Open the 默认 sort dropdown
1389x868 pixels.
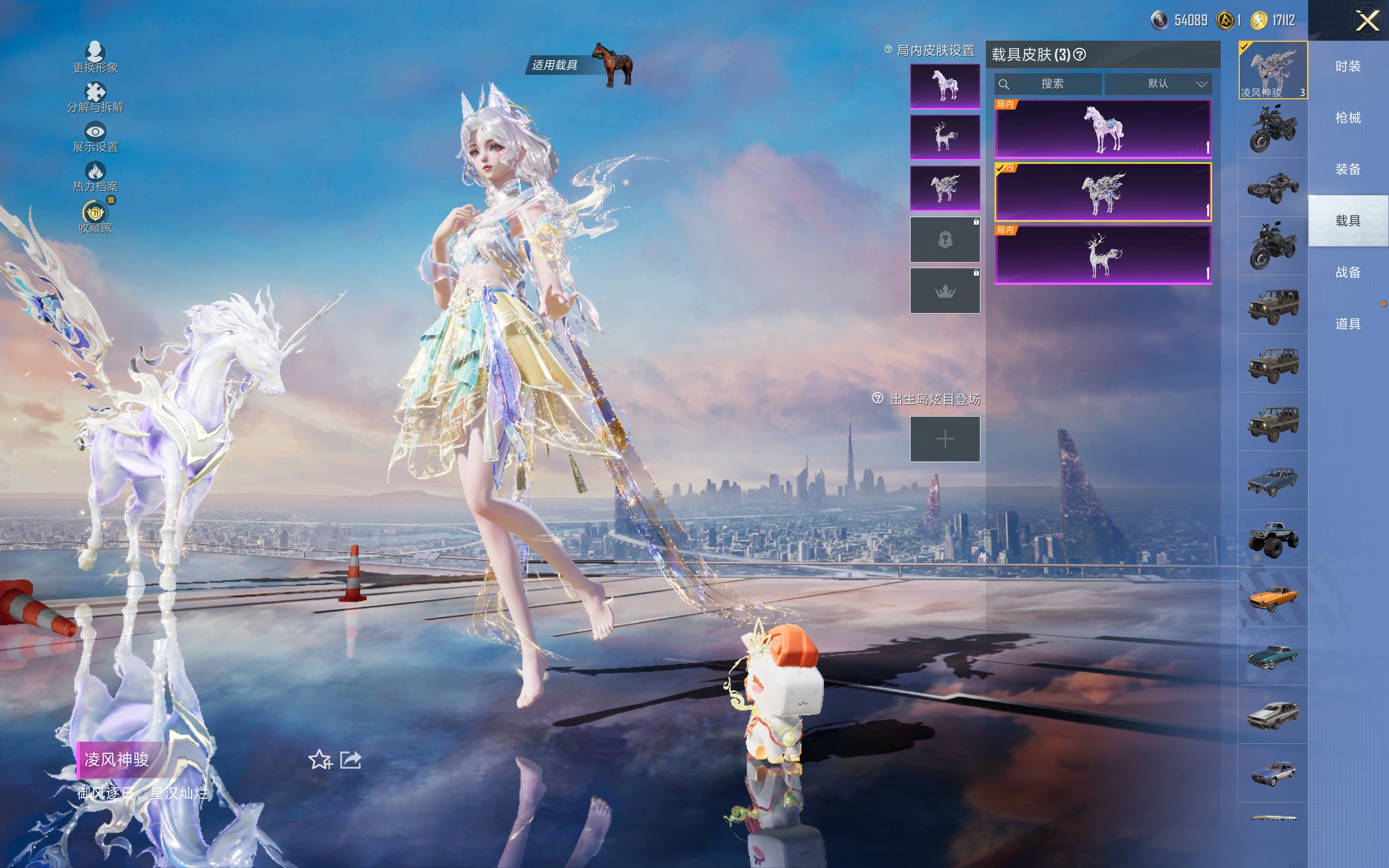(1158, 84)
